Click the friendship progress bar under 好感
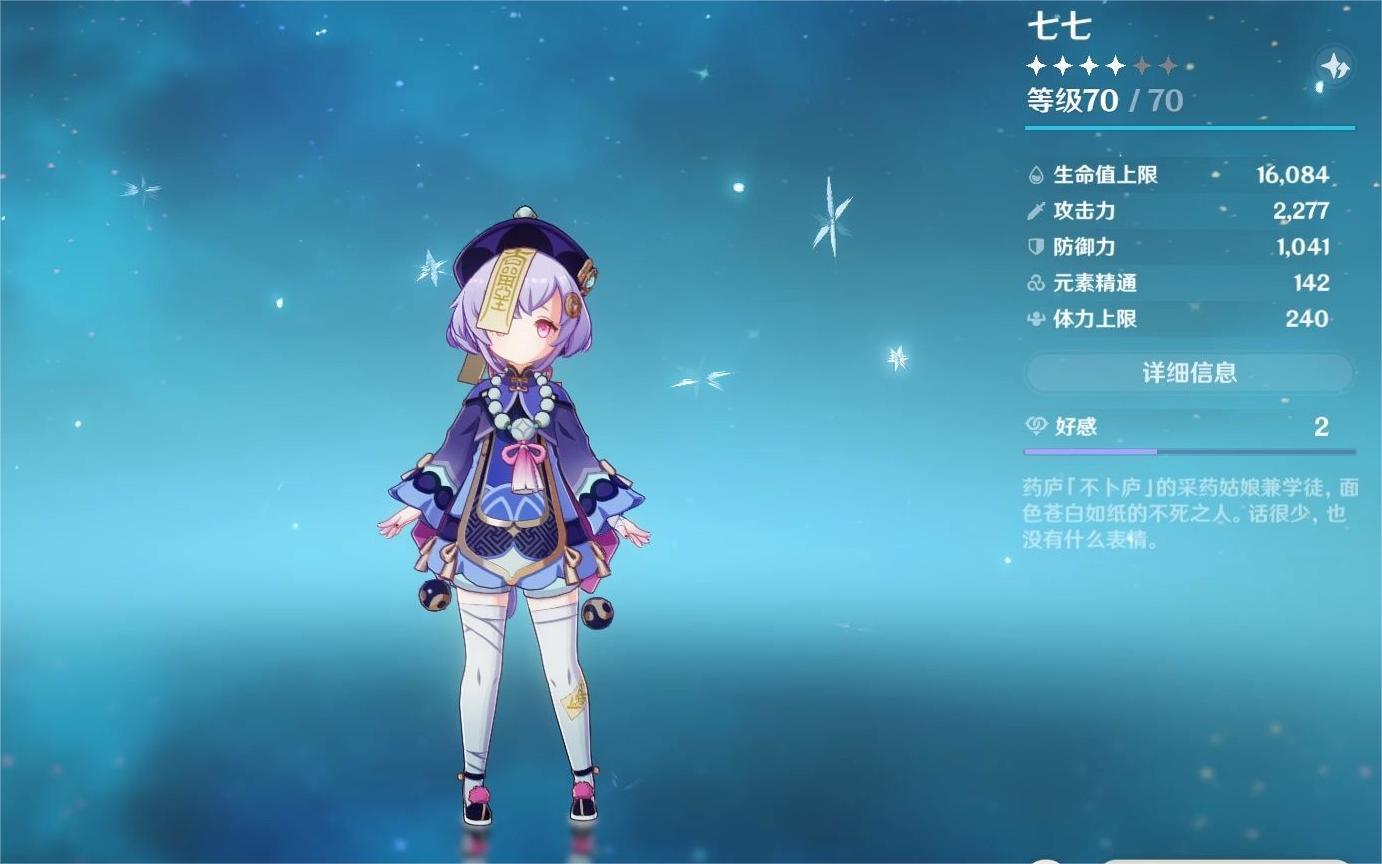 (x=1188, y=451)
